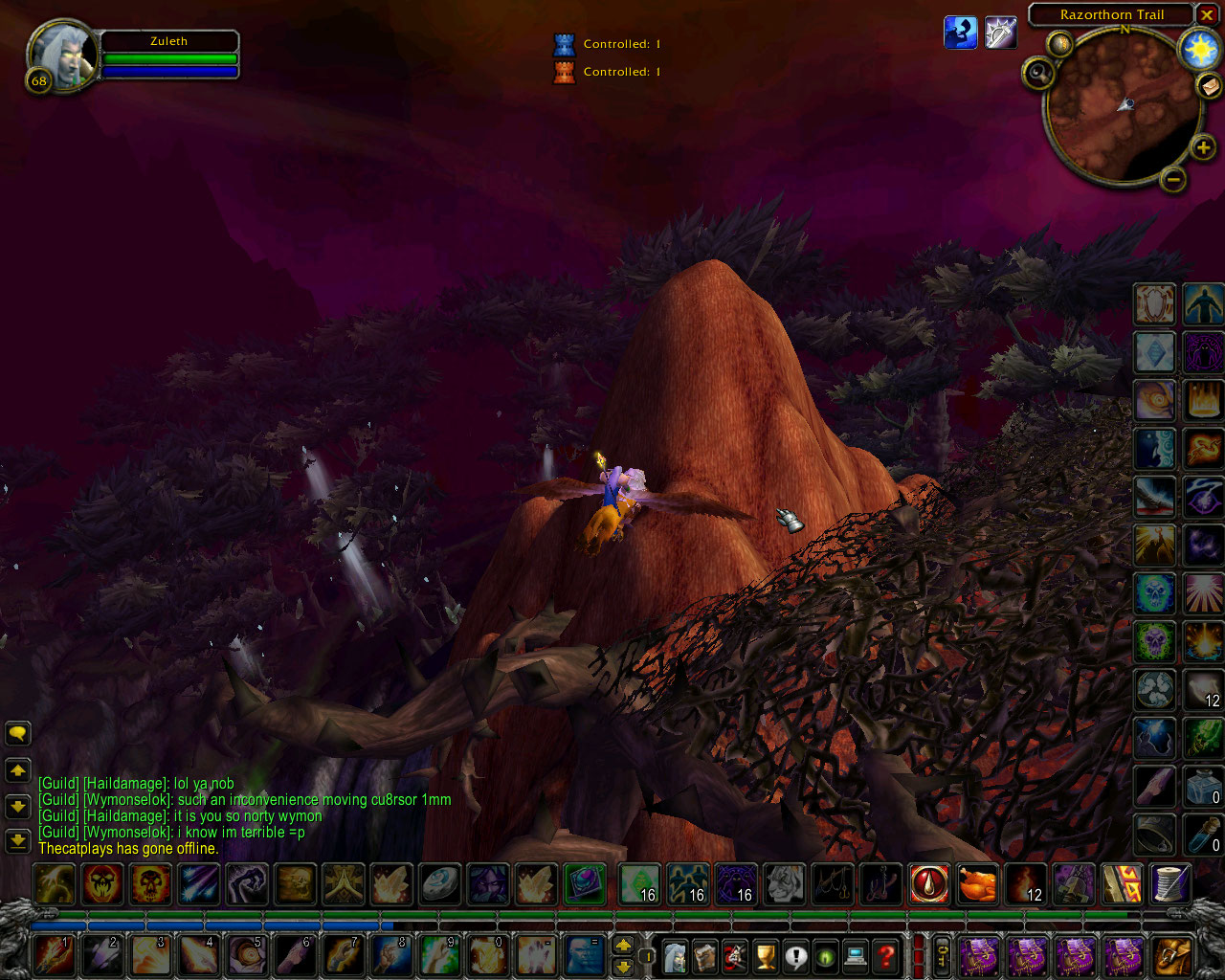The image size is (1225, 980).
Task: Open the minimap tracking magnifier button
Action: [x=1038, y=74]
